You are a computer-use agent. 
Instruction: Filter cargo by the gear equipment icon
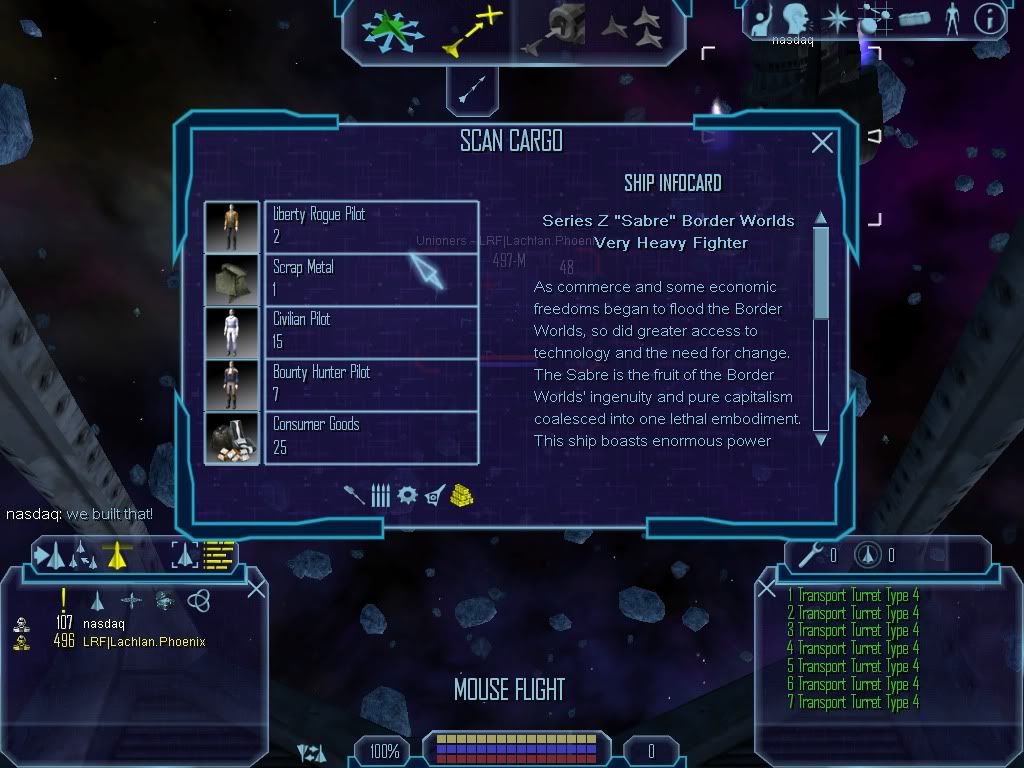406,495
